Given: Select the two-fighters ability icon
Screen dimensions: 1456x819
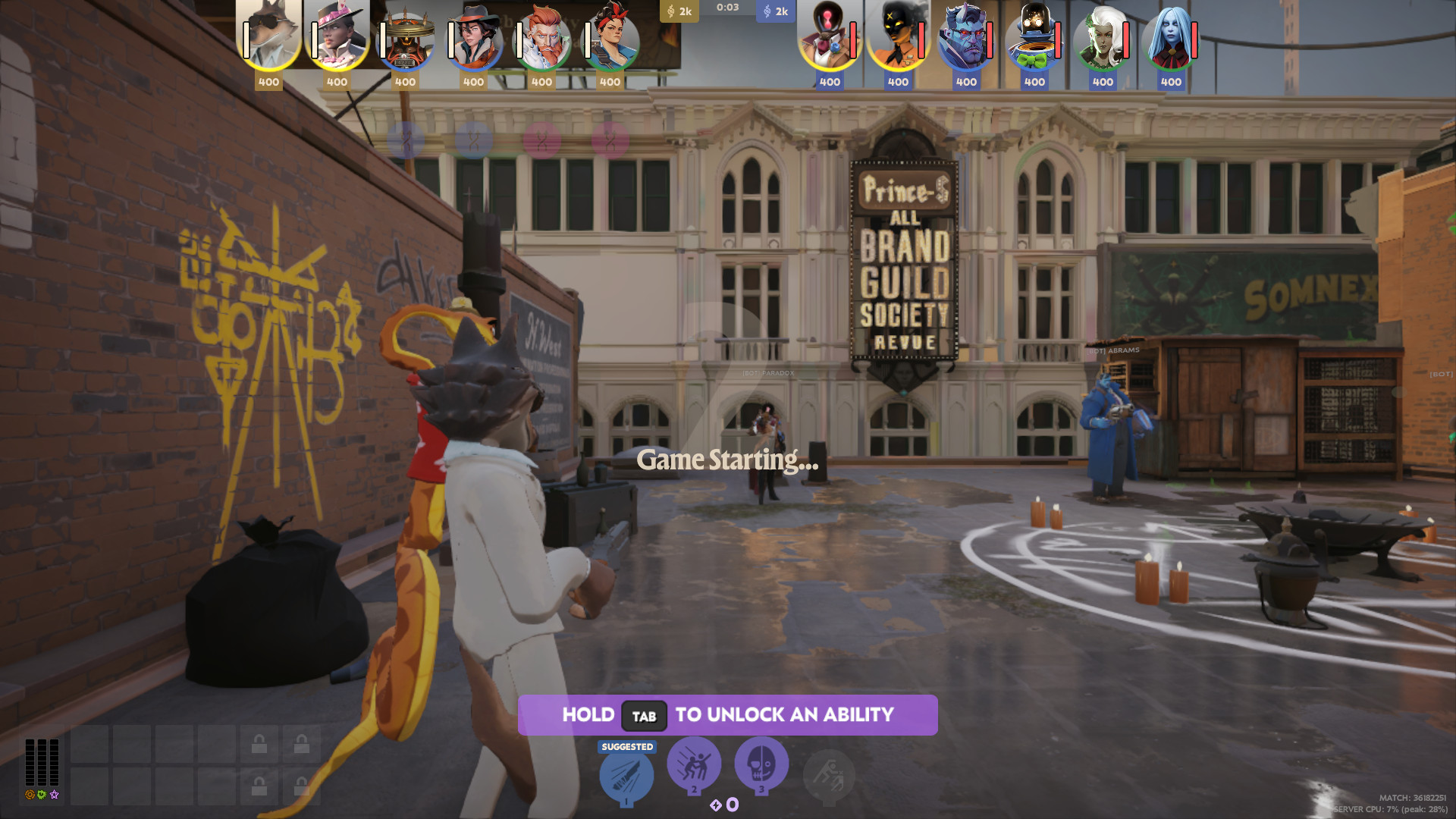Looking at the screenshot, I should (693, 764).
